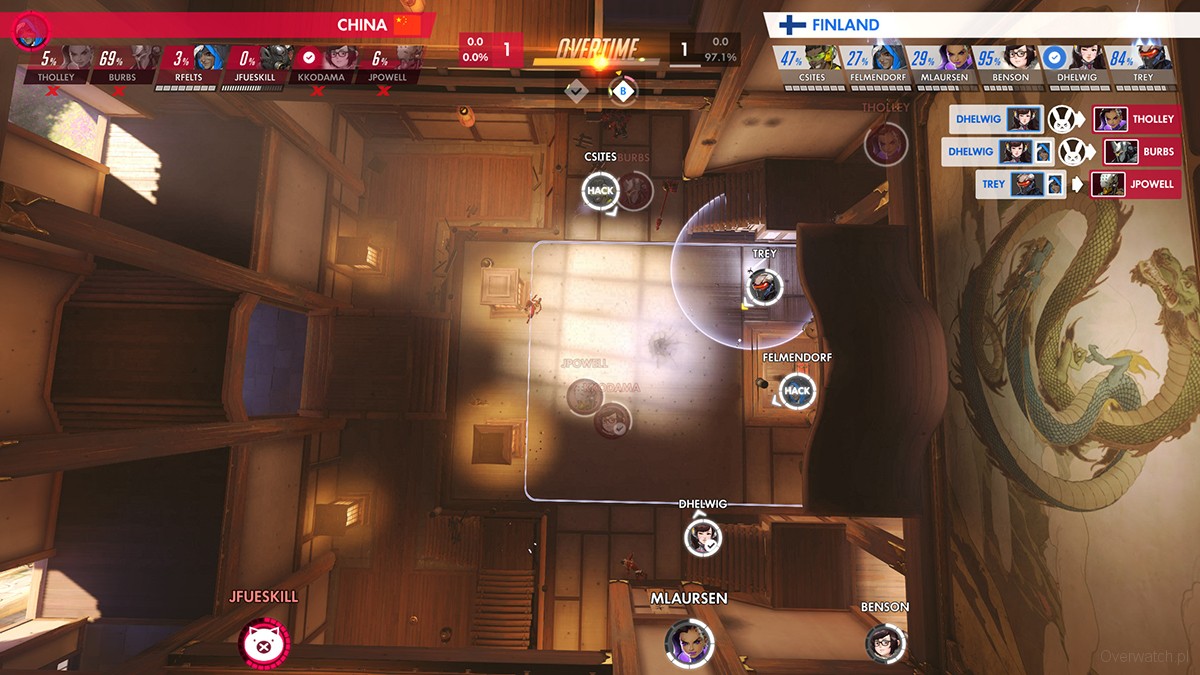Screen dimensions: 1200x675
Task: Click the CSITES hack marker
Action: pyautogui.click(x=600, y=190)
